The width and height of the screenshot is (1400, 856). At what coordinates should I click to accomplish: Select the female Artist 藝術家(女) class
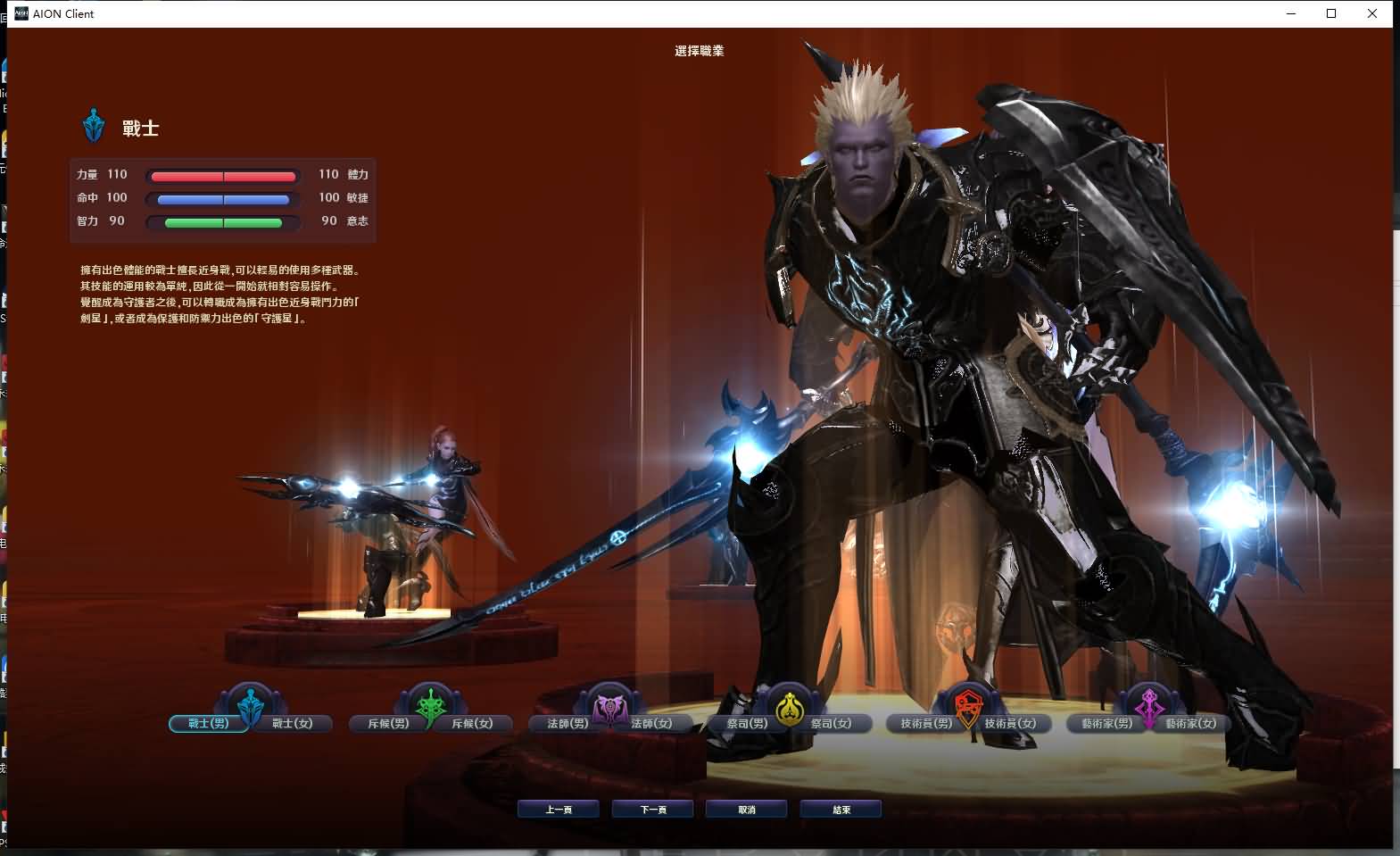pos(1191,723)
